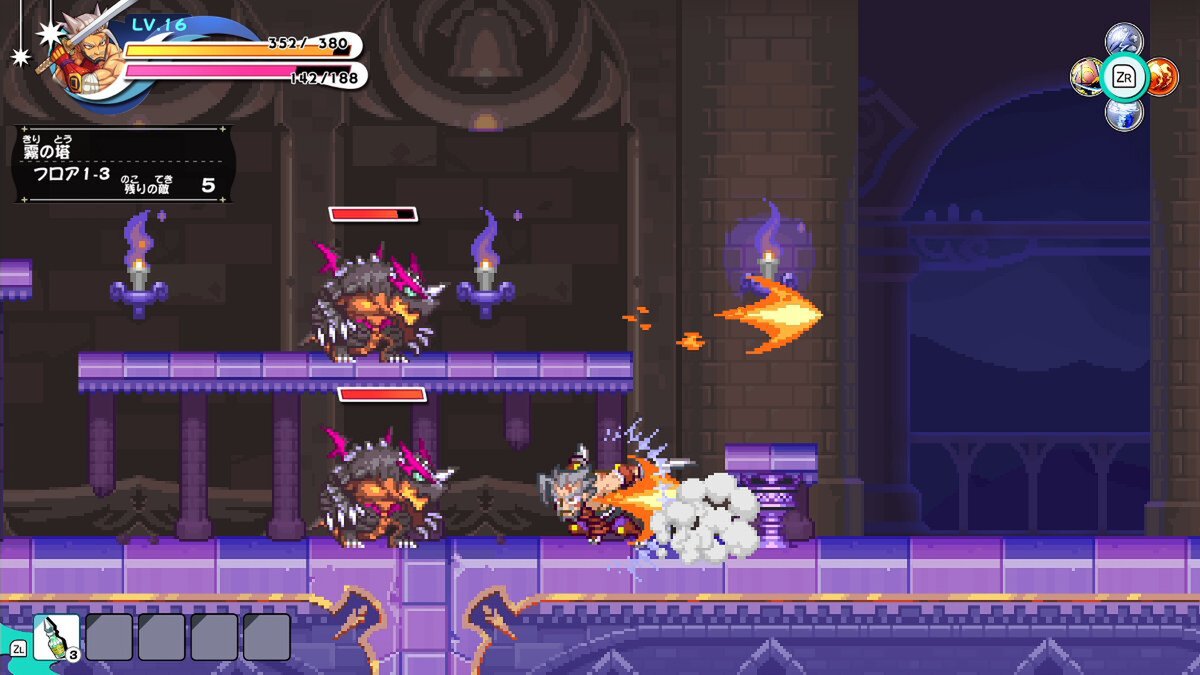
Task: Trigger the blue water swirl skill
Action: (x=1124, y=113)
